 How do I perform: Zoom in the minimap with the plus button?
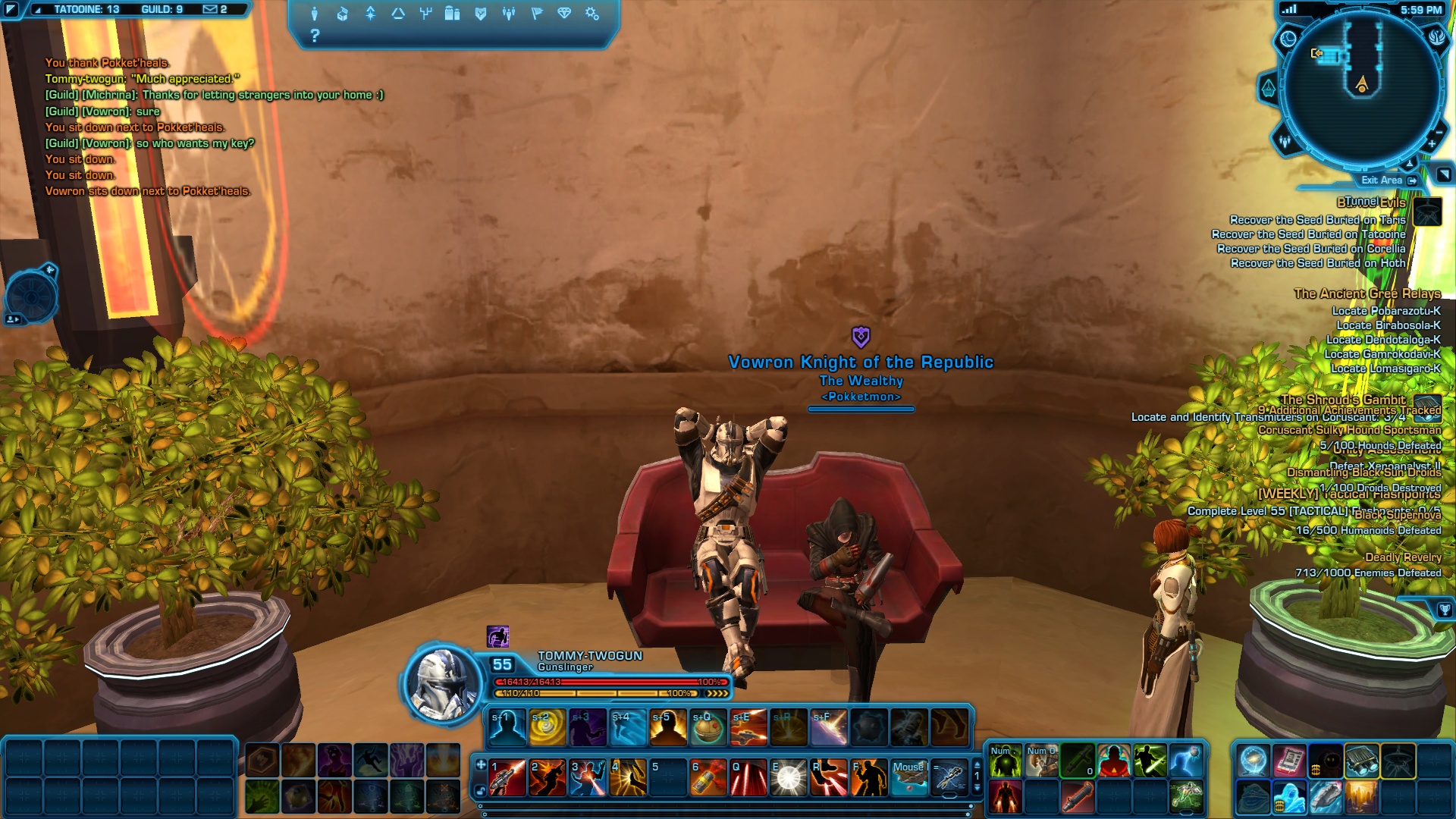pos(1432,144)
